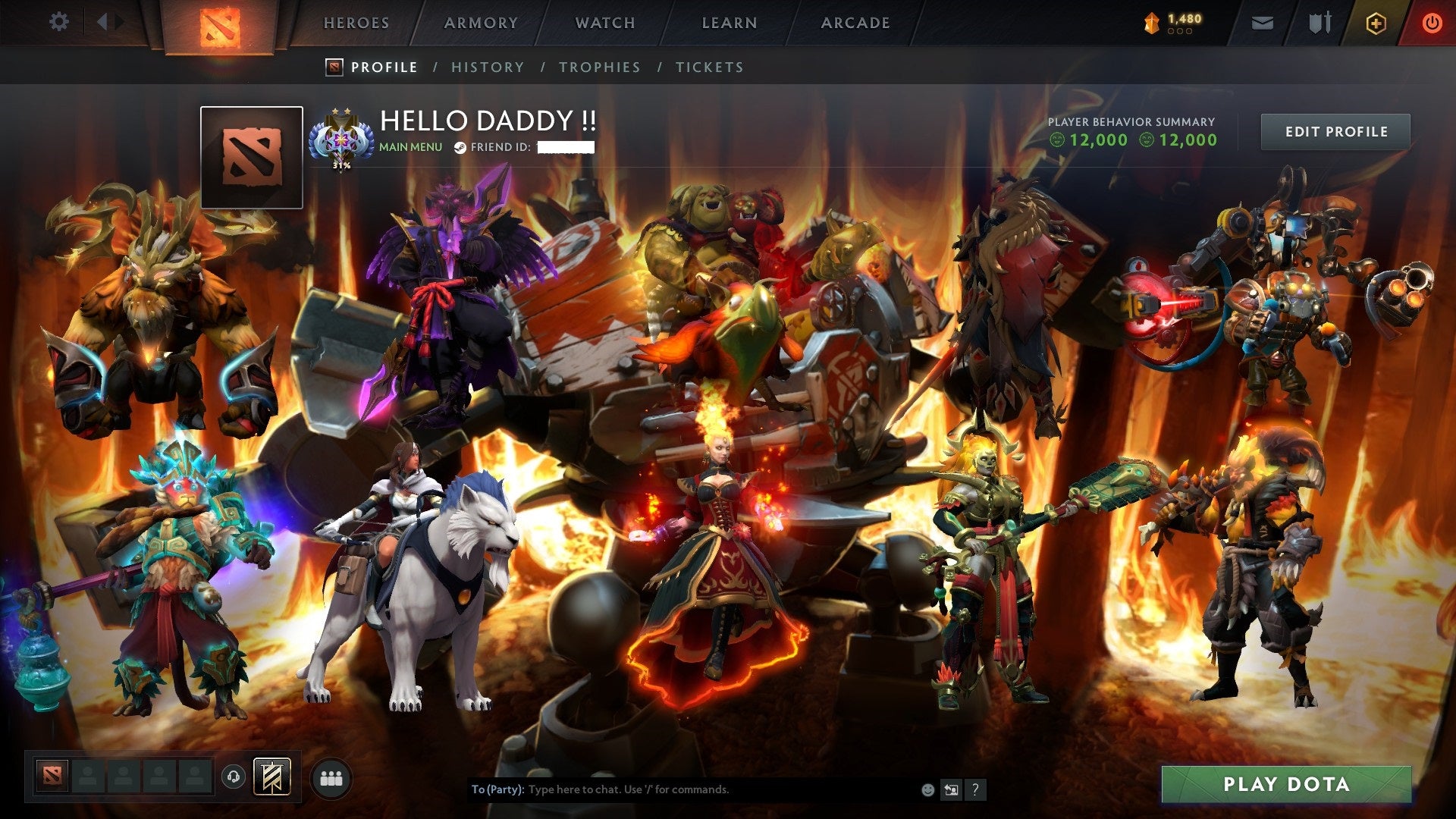The height and width of the screenshot is (819, 1456).
Task: Click the armory shield and sword icon
Action: click(1319, 23)
